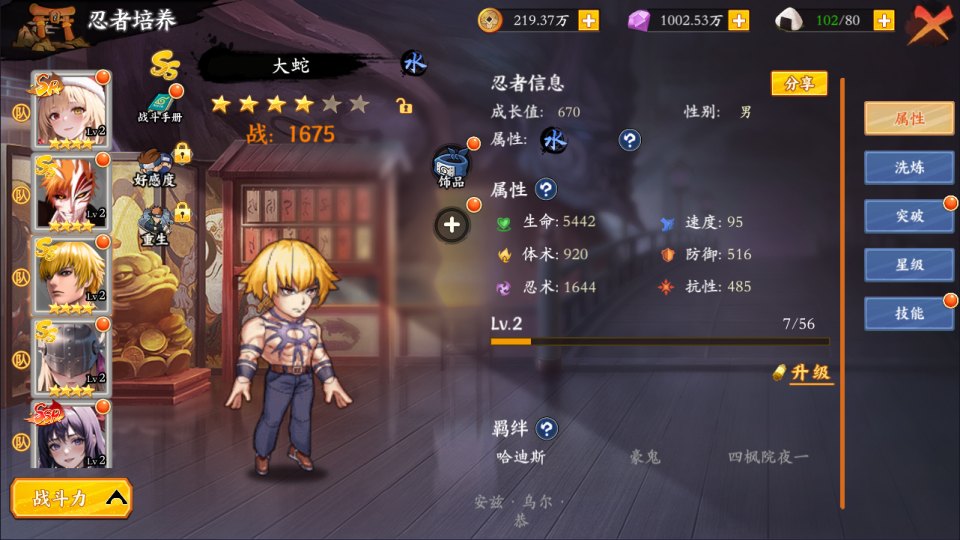Tap the yellow 分享 share button
Image resolution: width=960 pixels, height=540 pixels.
click(x=799, y=84)
